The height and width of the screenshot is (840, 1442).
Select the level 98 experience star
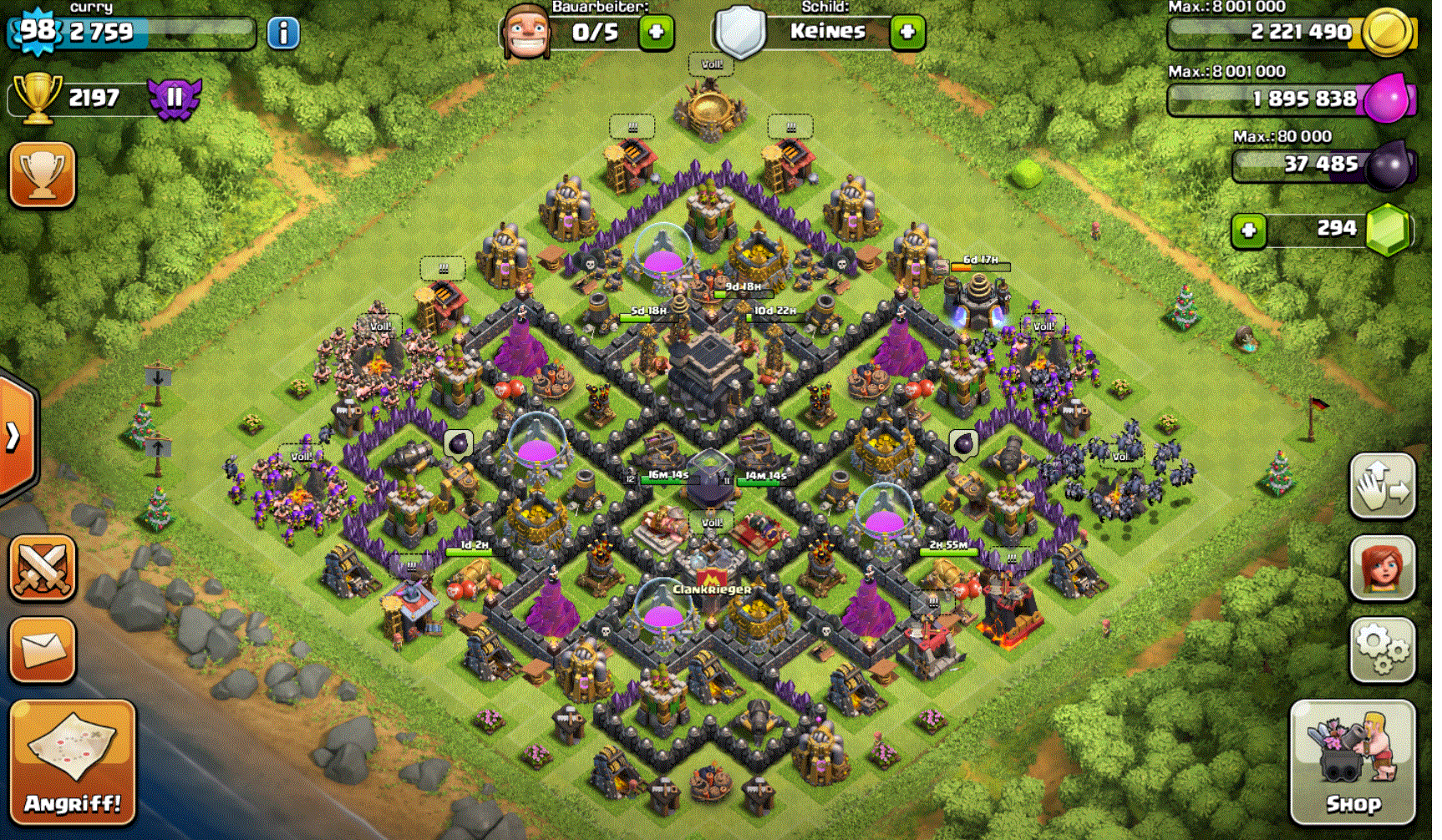37,32
